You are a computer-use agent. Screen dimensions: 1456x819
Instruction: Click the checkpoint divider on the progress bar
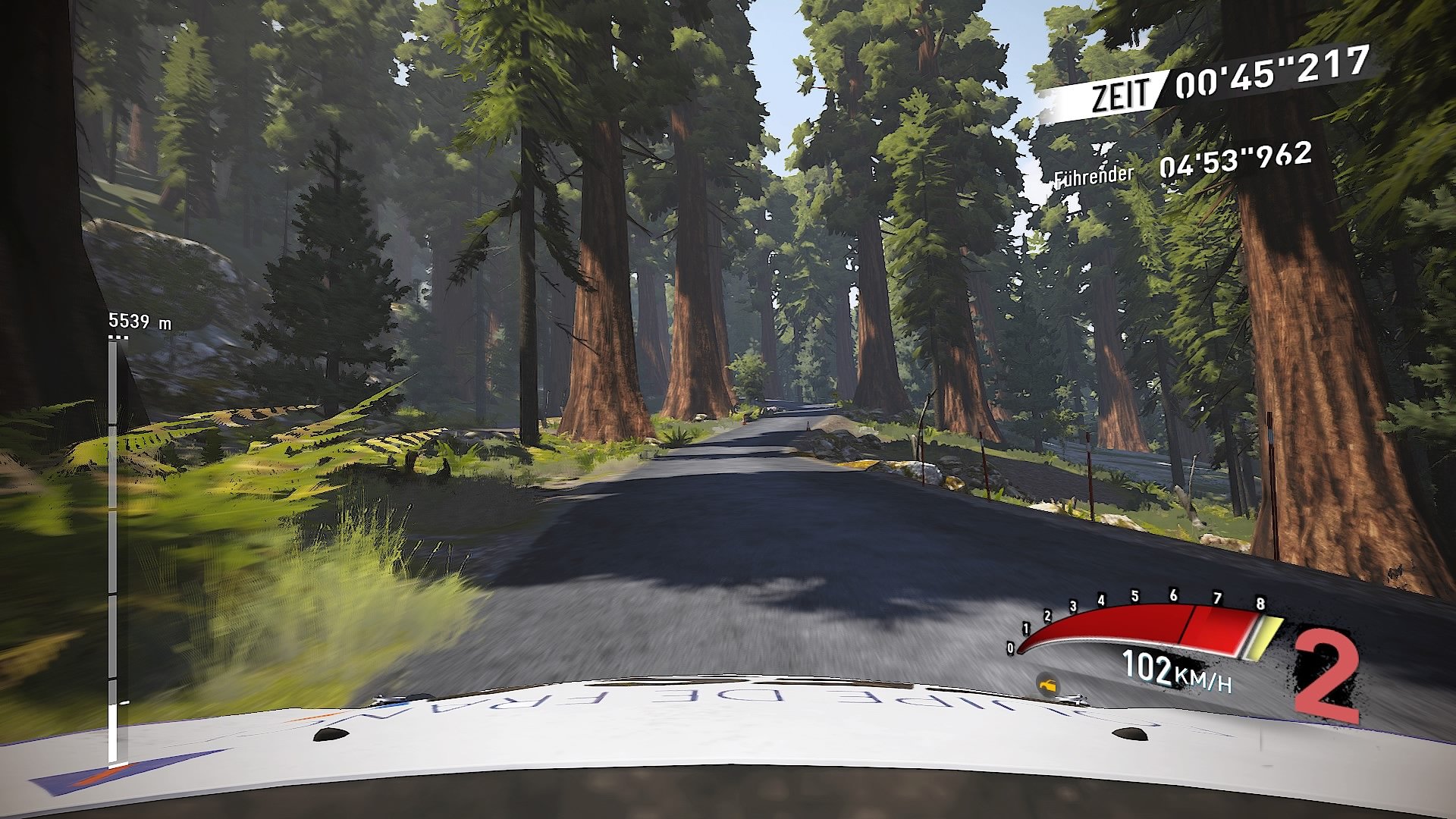click(x=112, y=593)
